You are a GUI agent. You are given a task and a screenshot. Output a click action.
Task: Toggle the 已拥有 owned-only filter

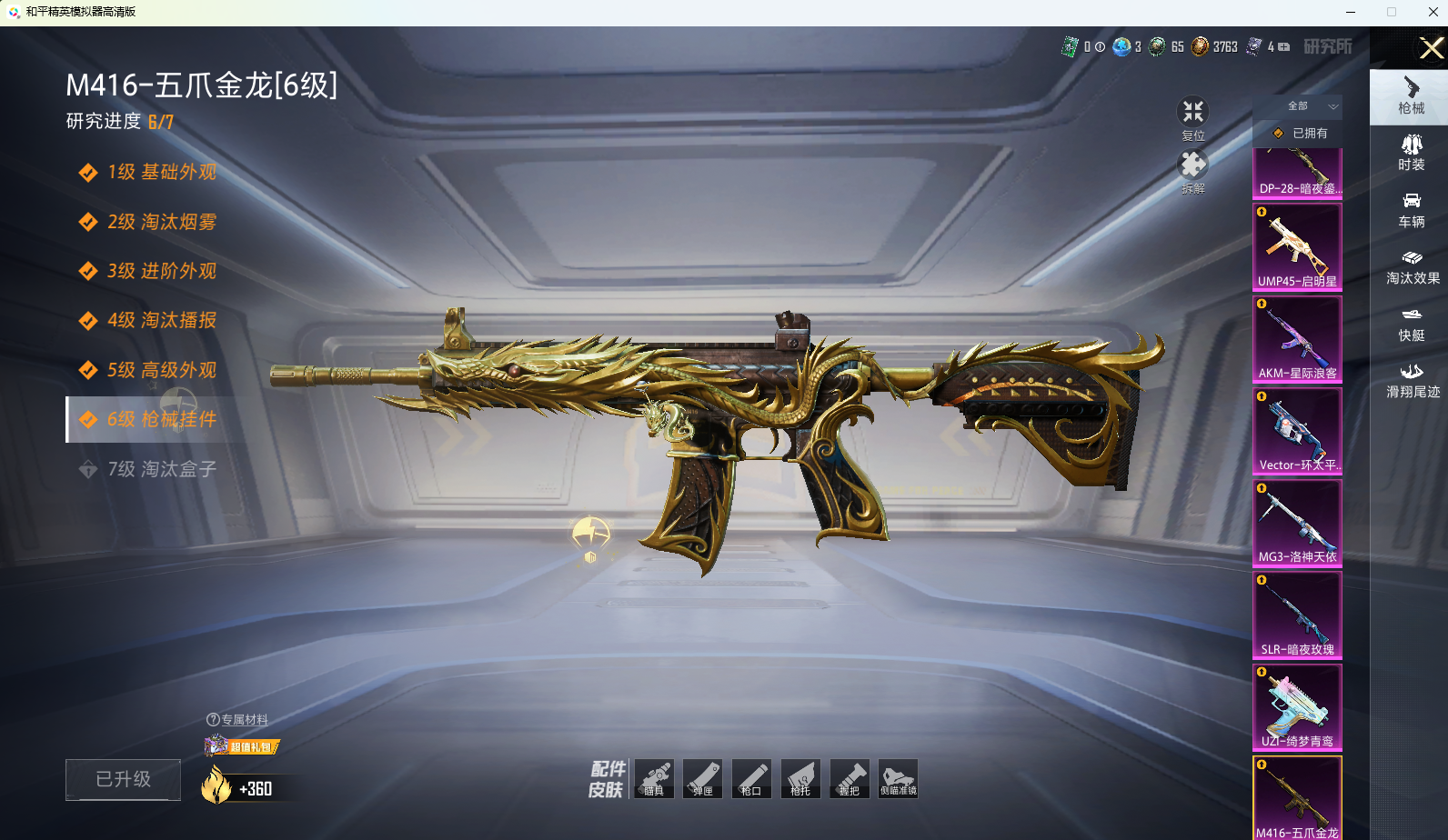1301,133
